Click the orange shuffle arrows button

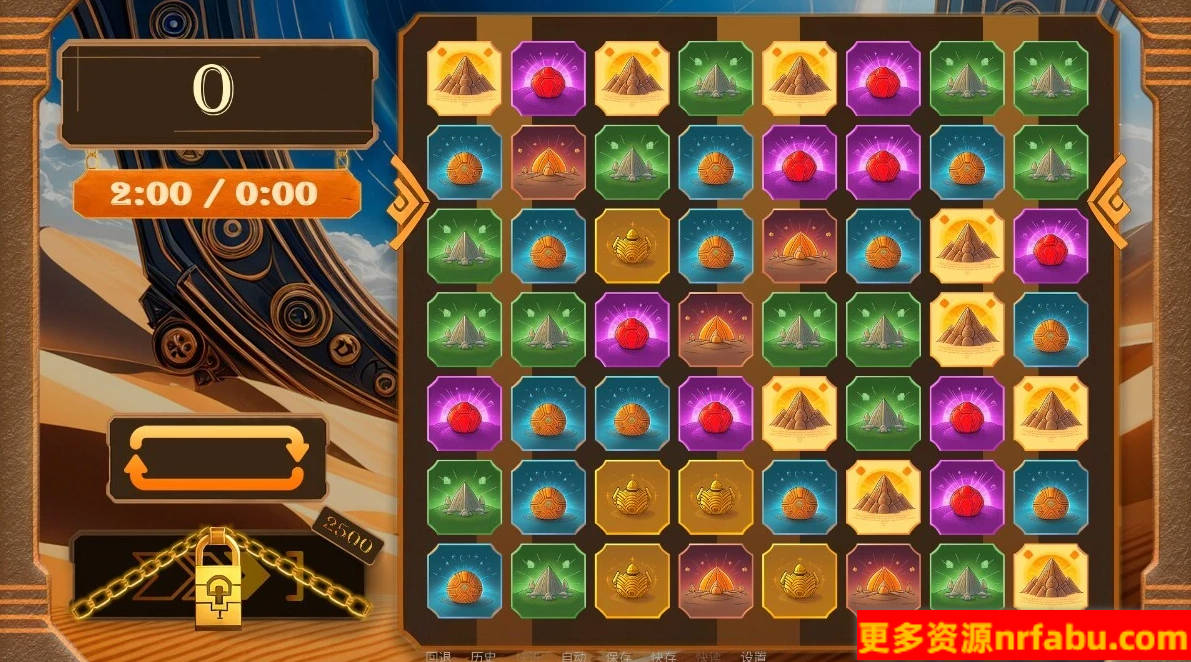click(x=217, y=458)
